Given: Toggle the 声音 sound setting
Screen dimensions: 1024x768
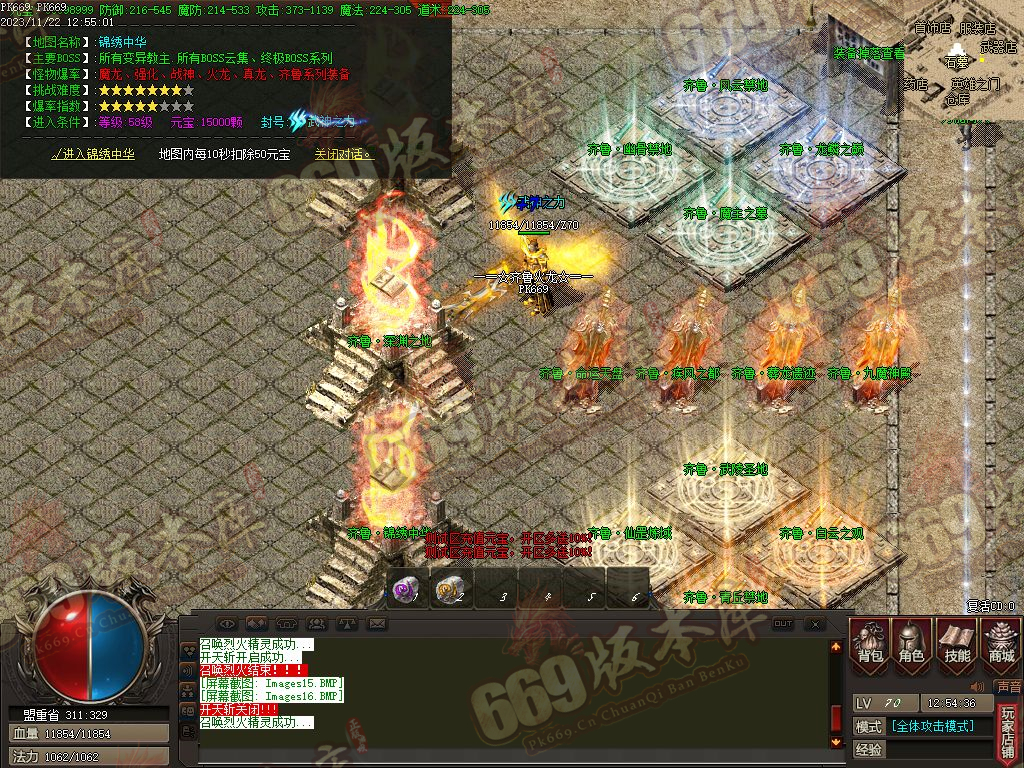Looking at the screenshot, I should (x=1009, y=688).
